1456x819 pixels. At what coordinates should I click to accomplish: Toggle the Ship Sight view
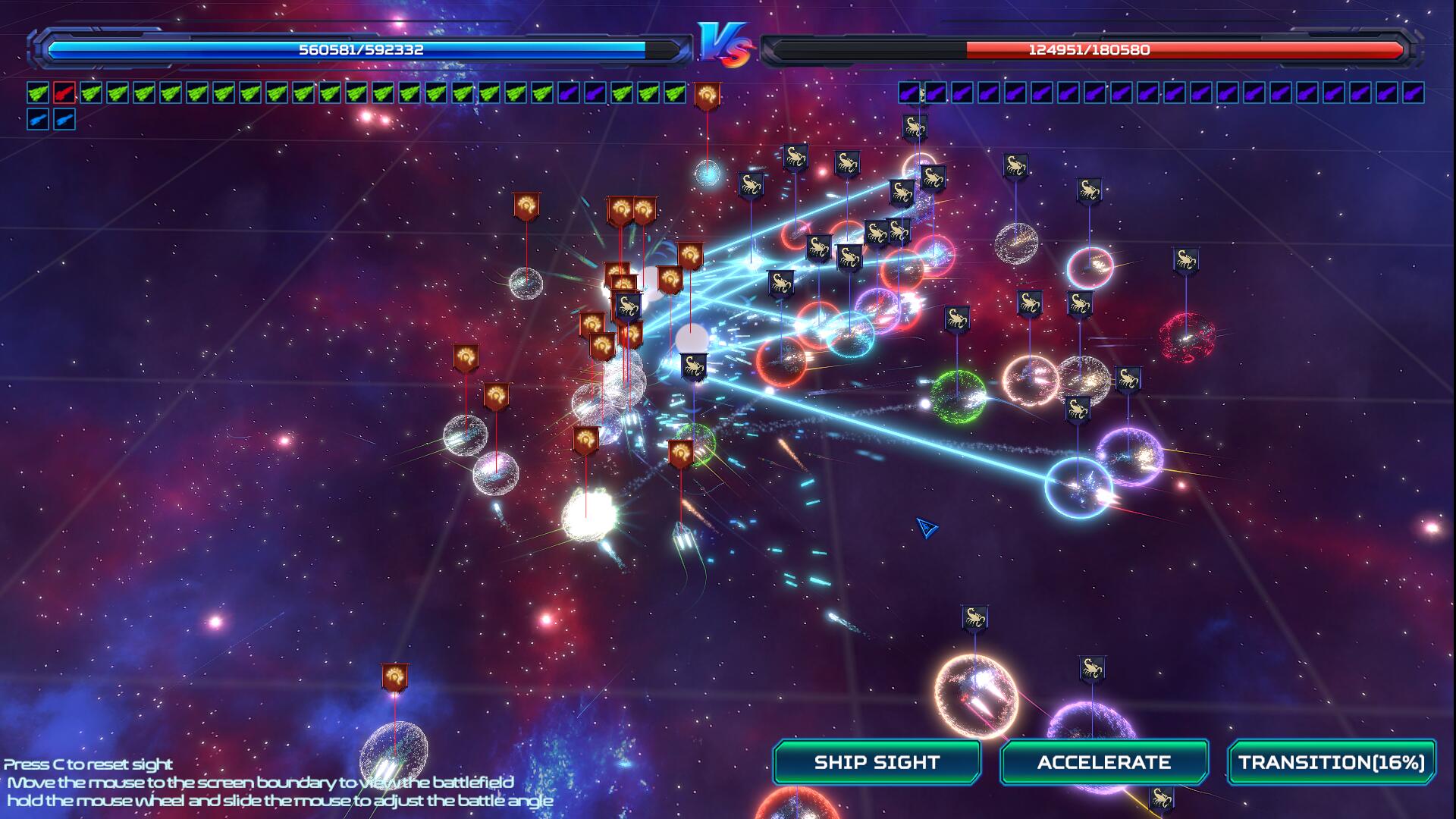pyautogui.click(x=877, y=762)
